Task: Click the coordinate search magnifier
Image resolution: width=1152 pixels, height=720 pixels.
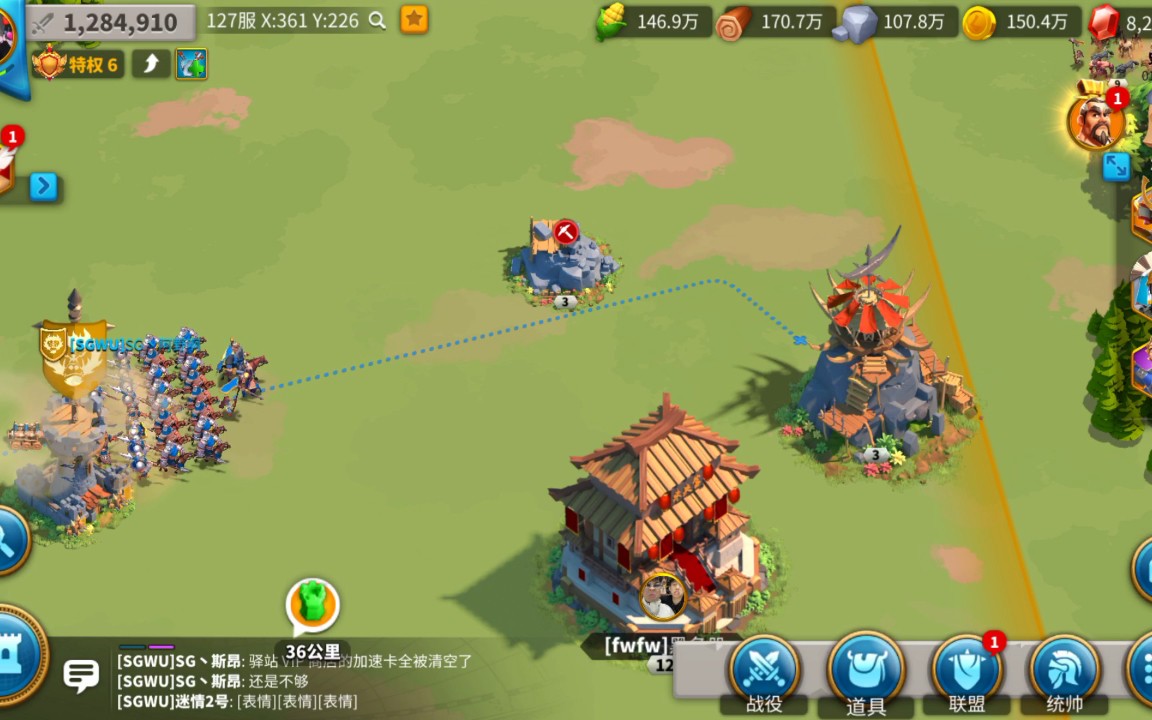Action: 377,20
